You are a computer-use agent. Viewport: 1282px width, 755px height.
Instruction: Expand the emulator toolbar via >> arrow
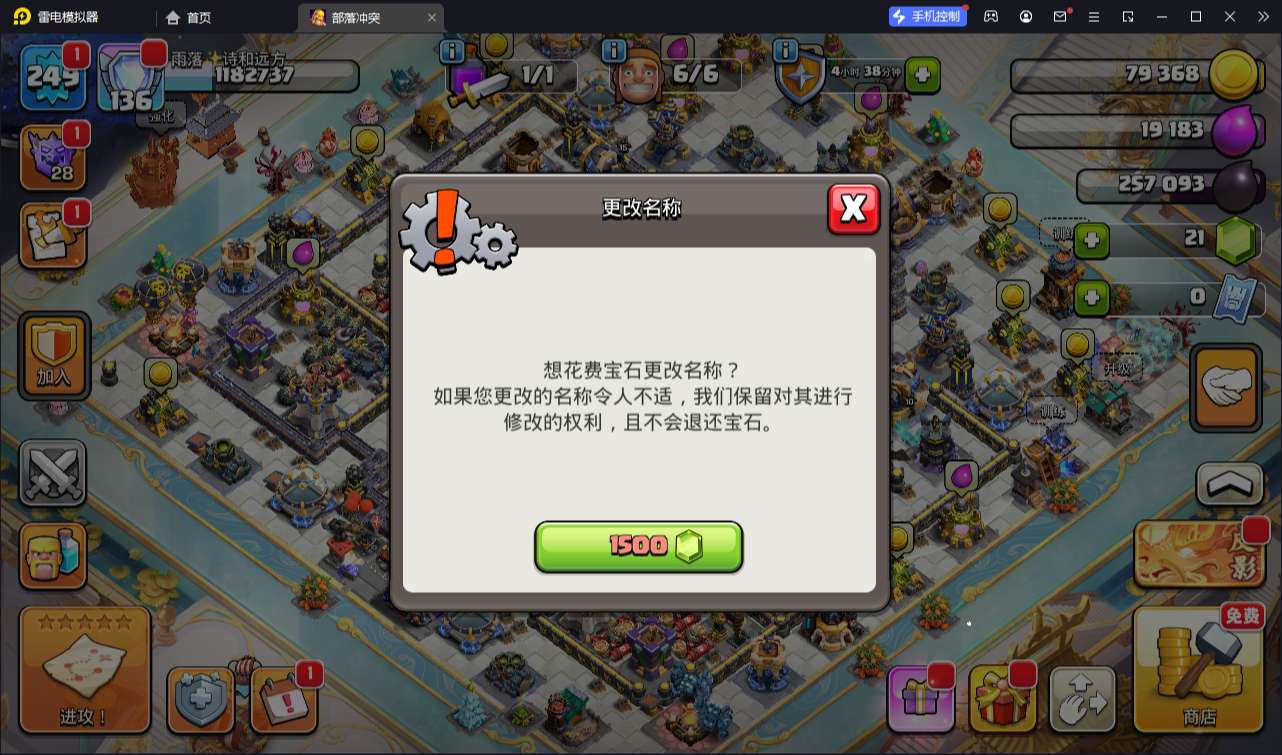click(x=1263, y=16)
